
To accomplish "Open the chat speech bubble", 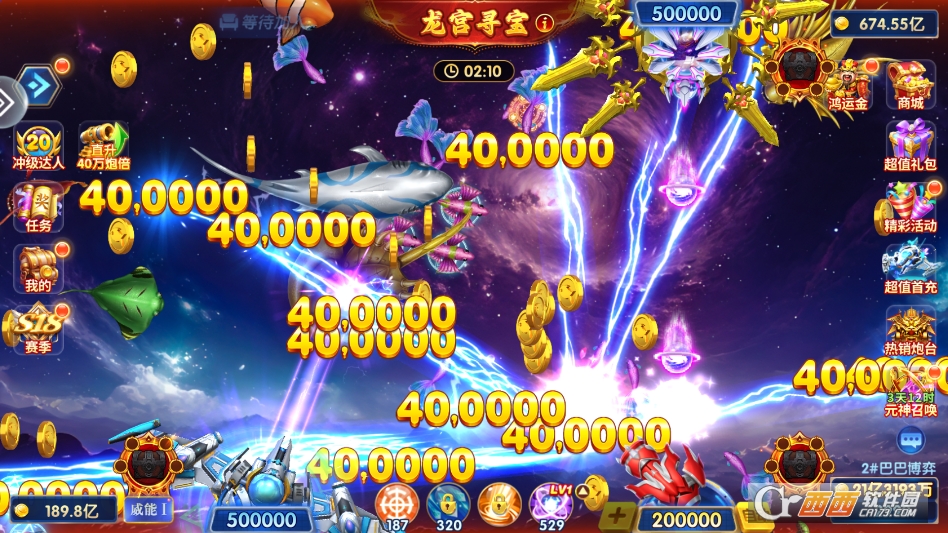I will click(x=910, y=440).
